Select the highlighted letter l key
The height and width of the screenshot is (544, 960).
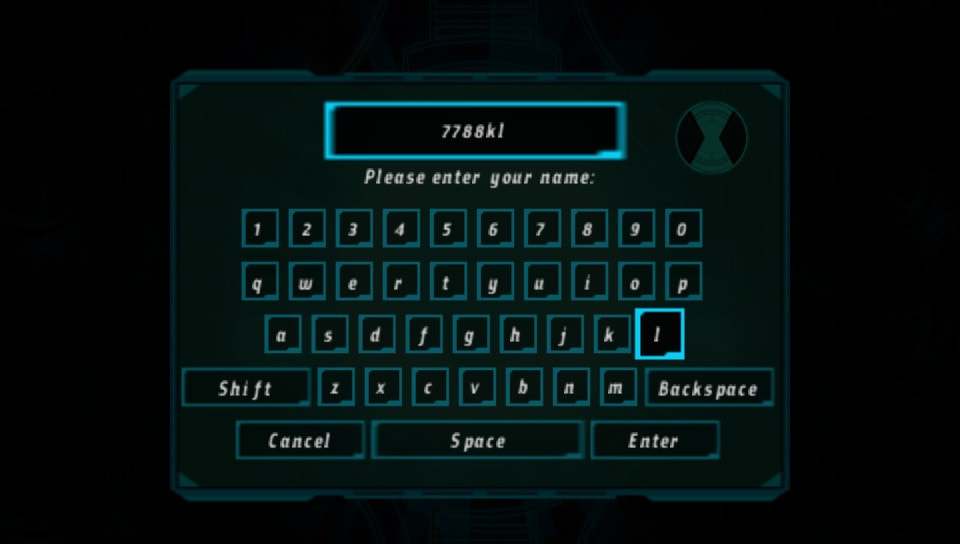[x=659, y=335]
